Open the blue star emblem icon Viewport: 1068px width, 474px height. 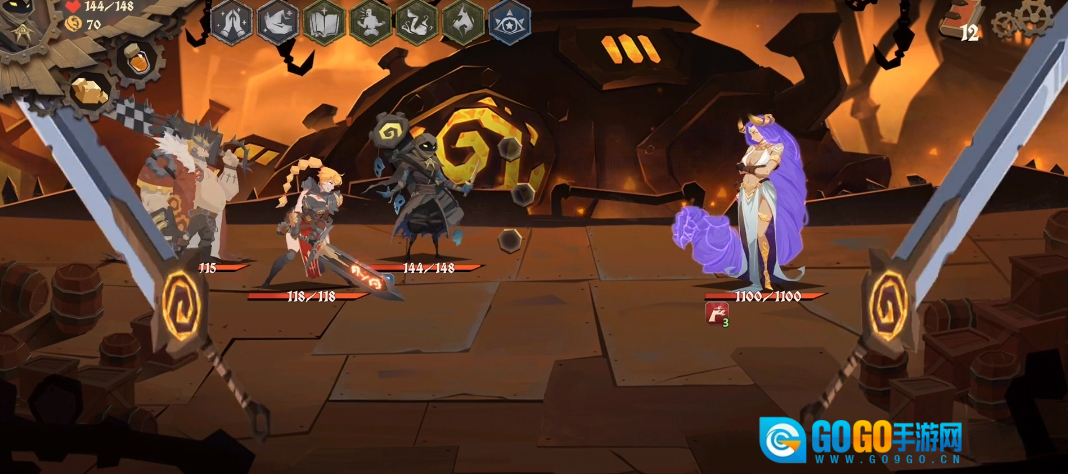coord(510,21)
